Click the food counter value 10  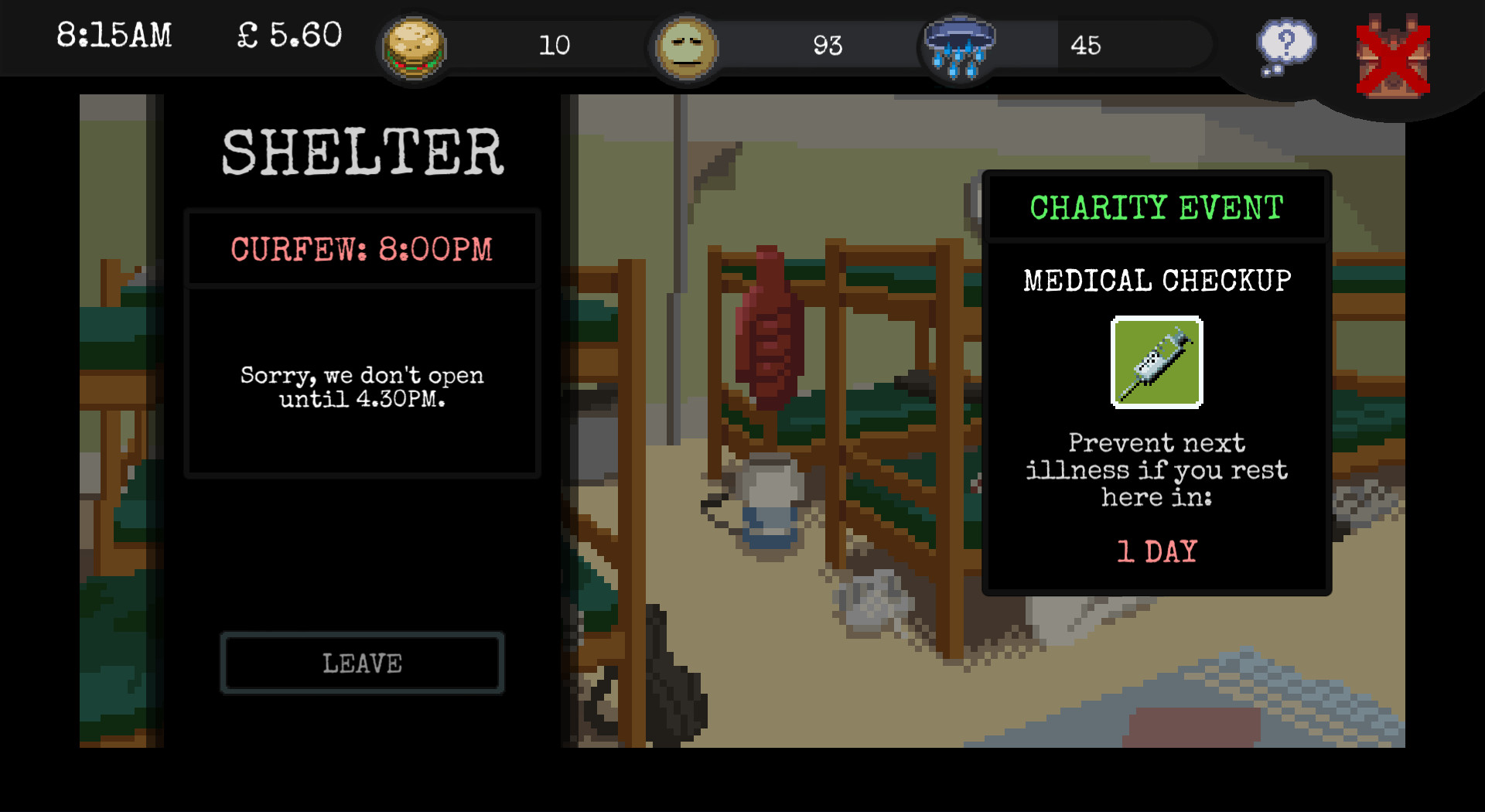point(555,46)
